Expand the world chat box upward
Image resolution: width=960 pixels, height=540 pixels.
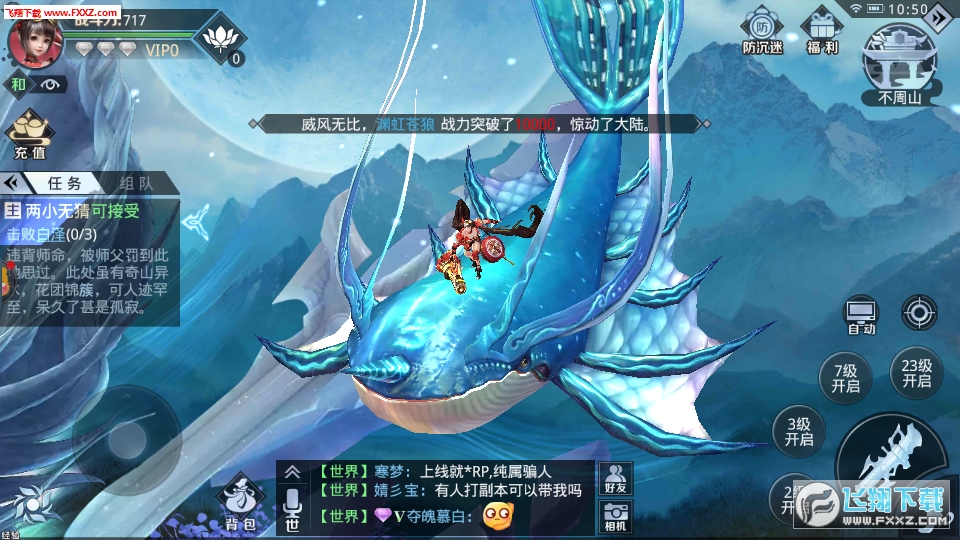coord(292,472)
